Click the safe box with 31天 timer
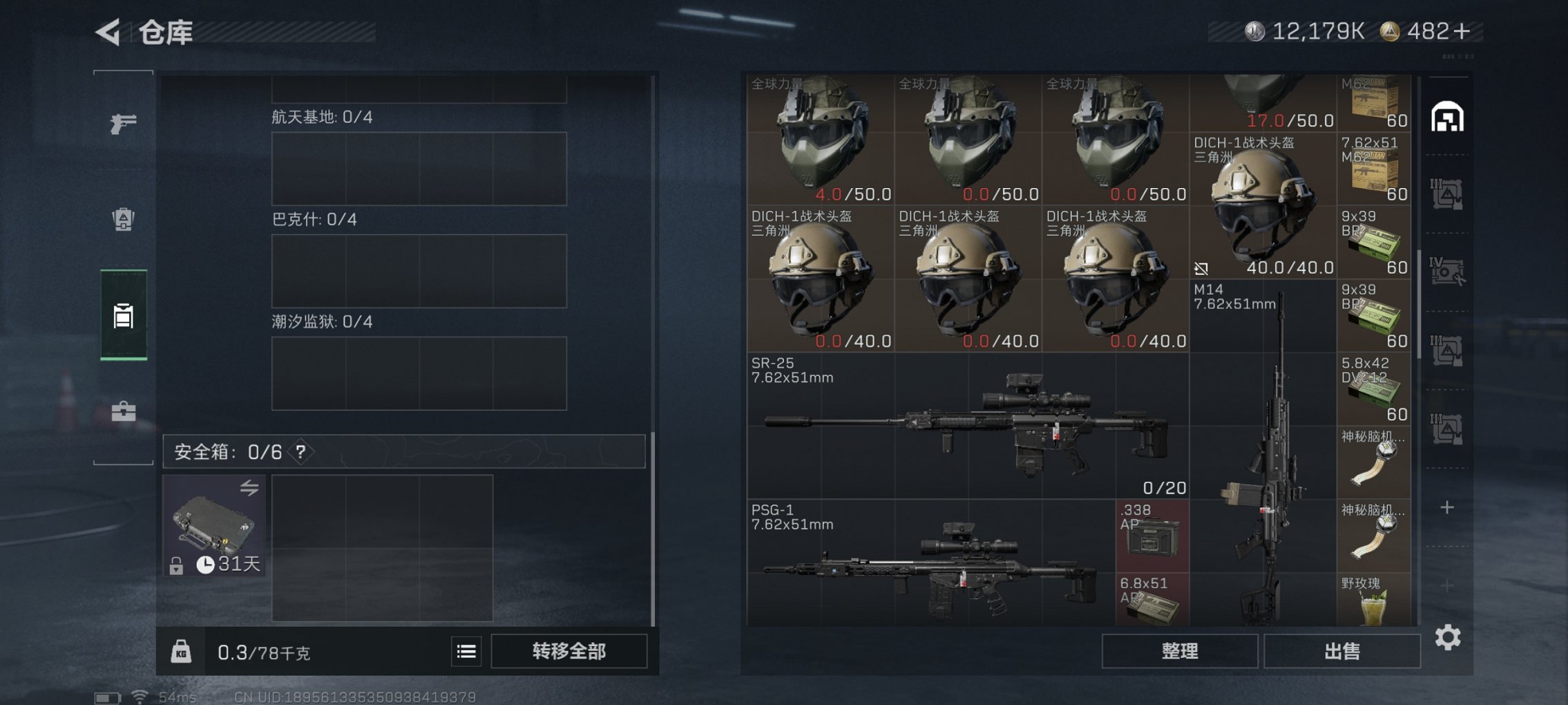Image resolution: width=1568 pixels, height=705 pixels. point(214,525)
